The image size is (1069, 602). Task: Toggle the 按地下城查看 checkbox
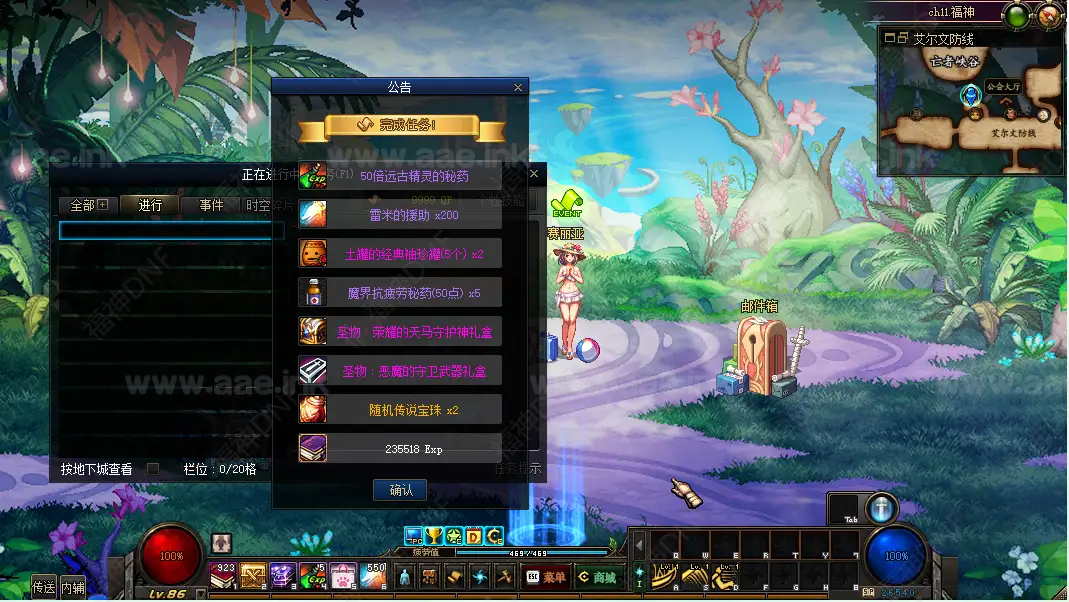click(153, 468)
